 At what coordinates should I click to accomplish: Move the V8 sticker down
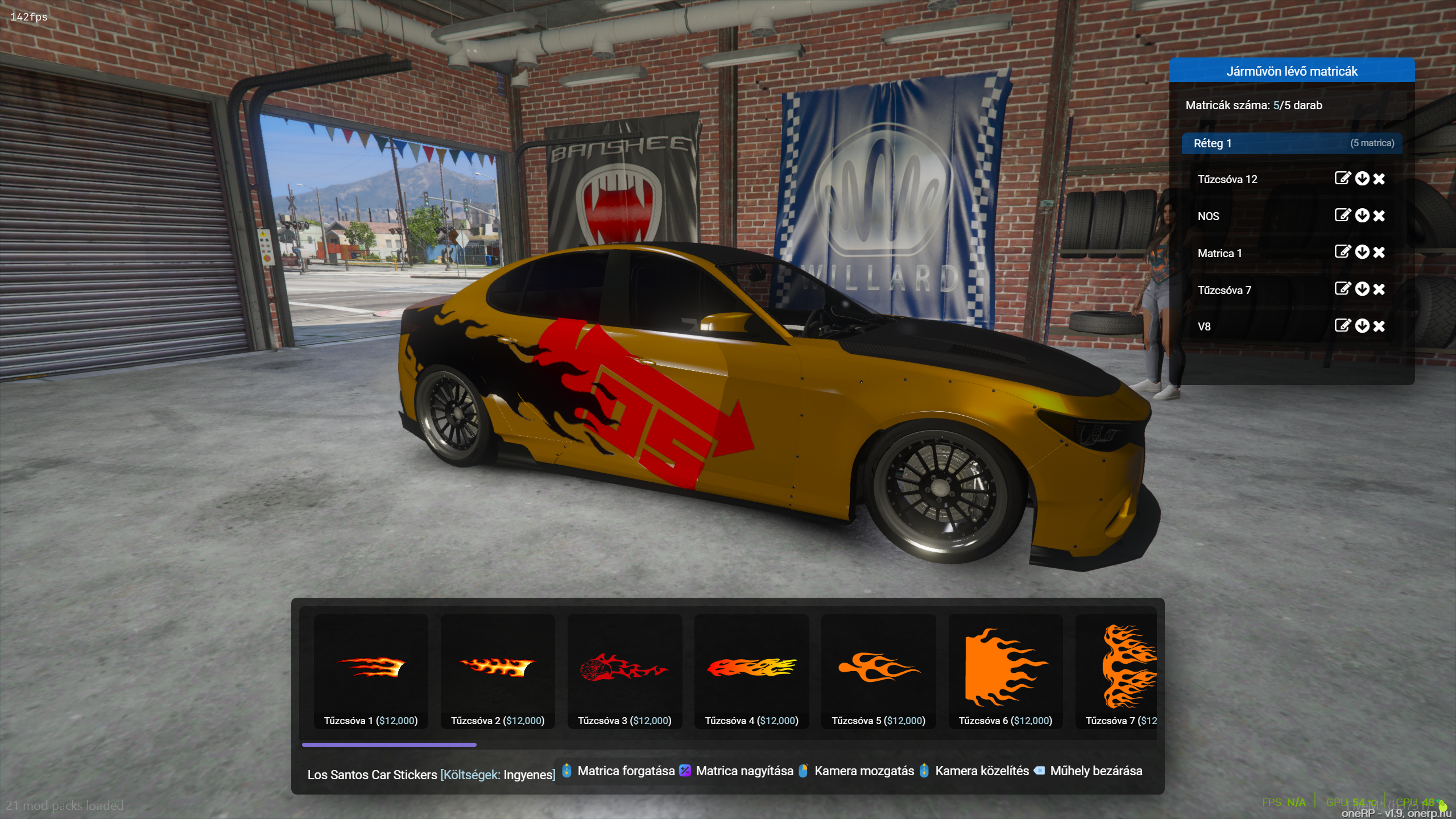(1362, 326)
